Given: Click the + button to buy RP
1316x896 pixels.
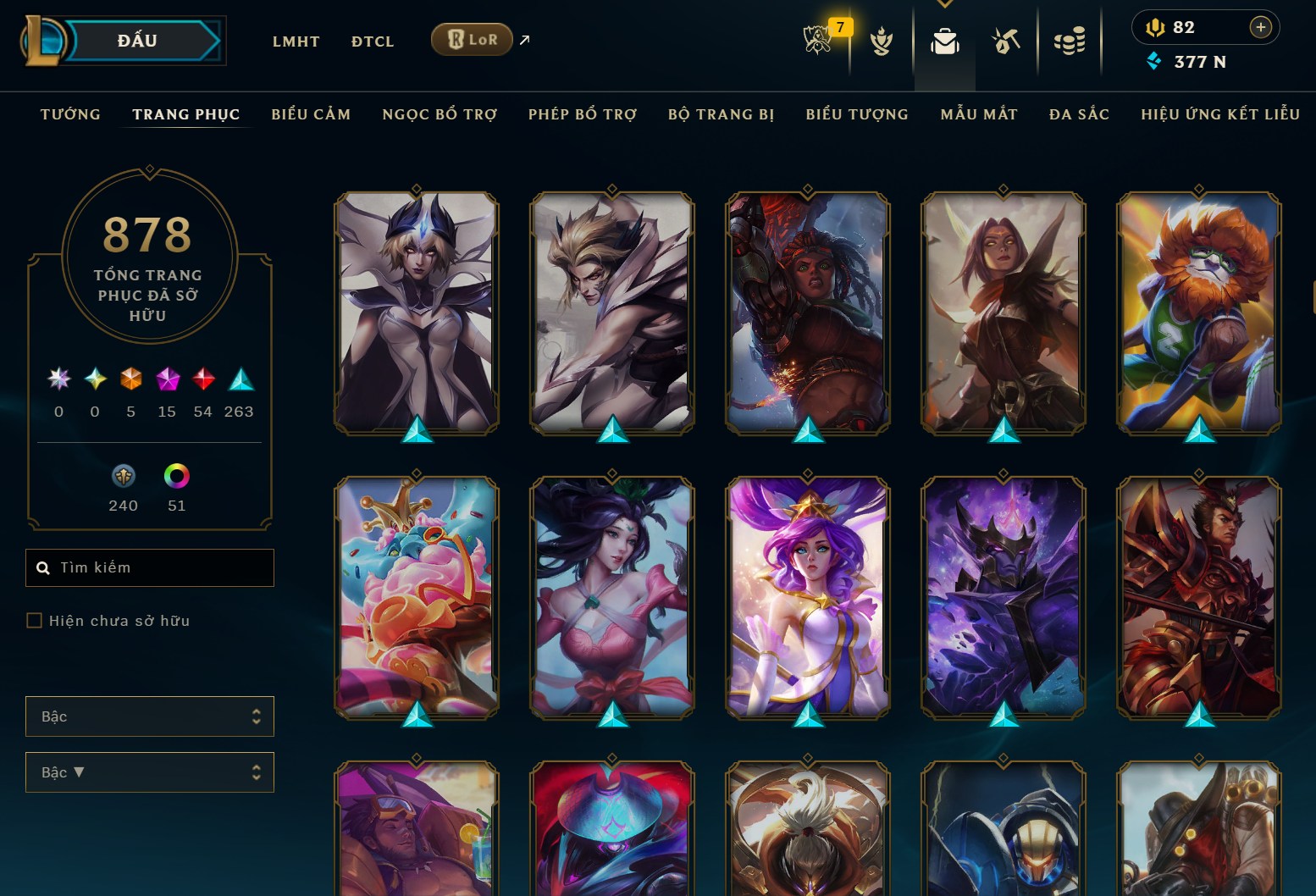Looking at the screenshot, I should point(1261,26).
